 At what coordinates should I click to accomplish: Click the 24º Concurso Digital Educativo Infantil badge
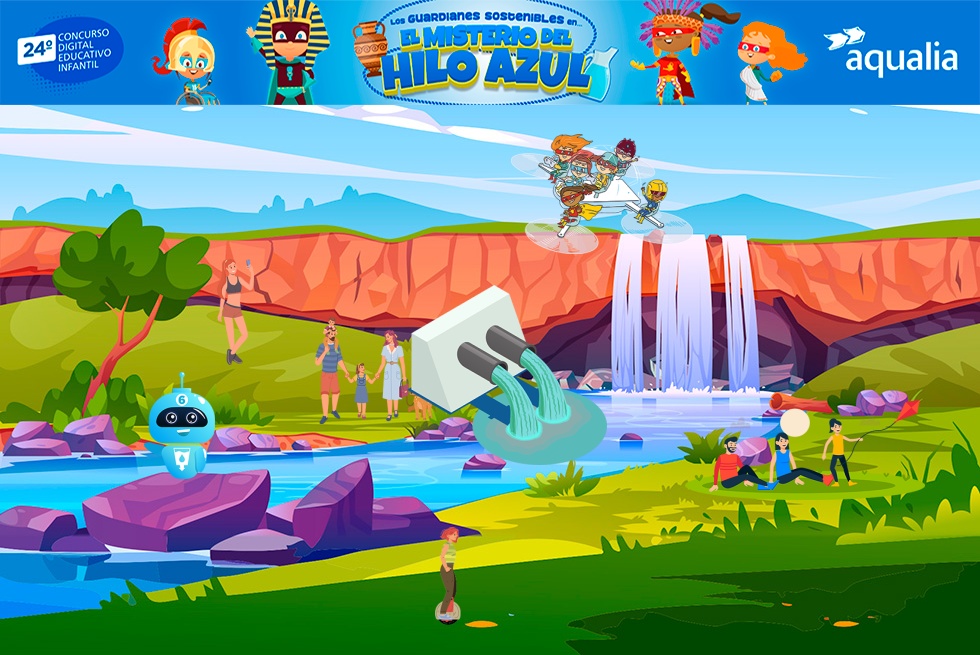click(70, 52)
